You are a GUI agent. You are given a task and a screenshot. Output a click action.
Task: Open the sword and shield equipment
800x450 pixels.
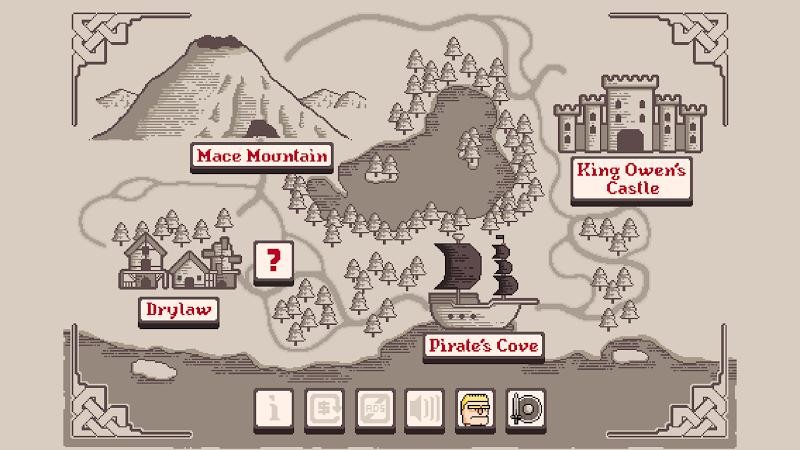click(525, 408)
